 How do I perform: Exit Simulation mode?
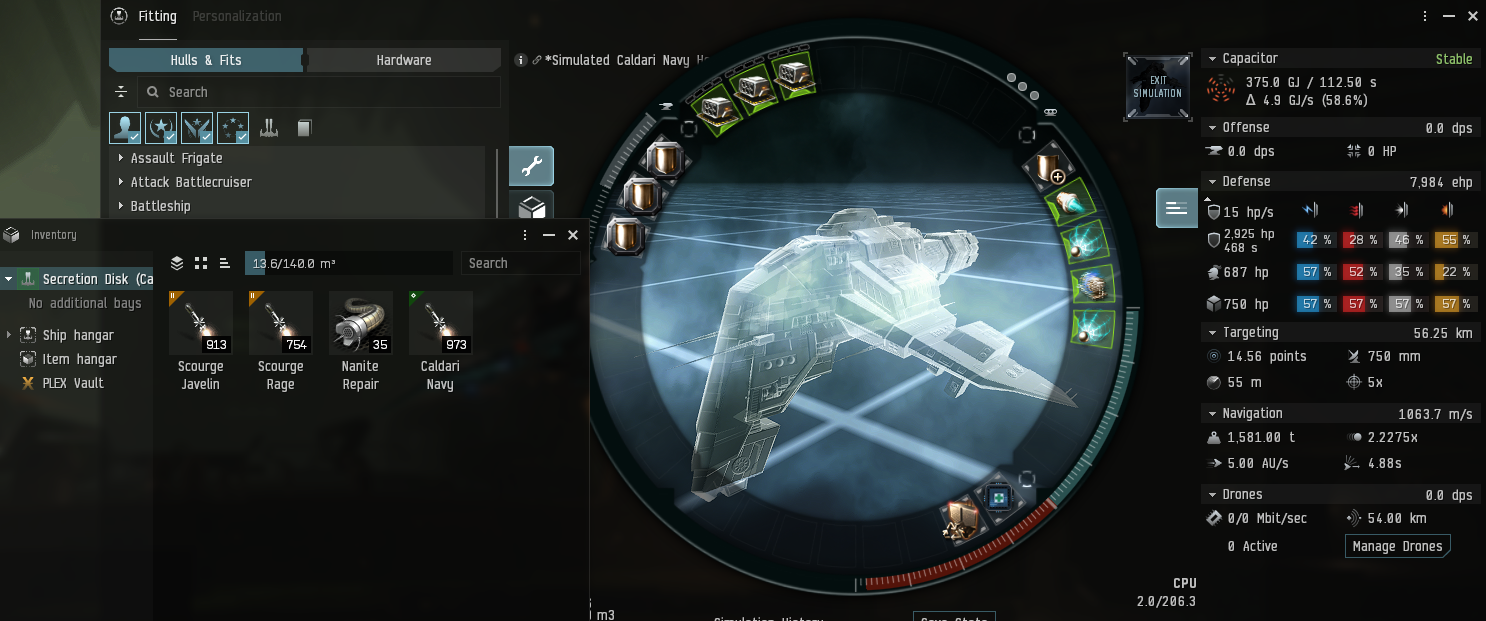click(1157, 87)
